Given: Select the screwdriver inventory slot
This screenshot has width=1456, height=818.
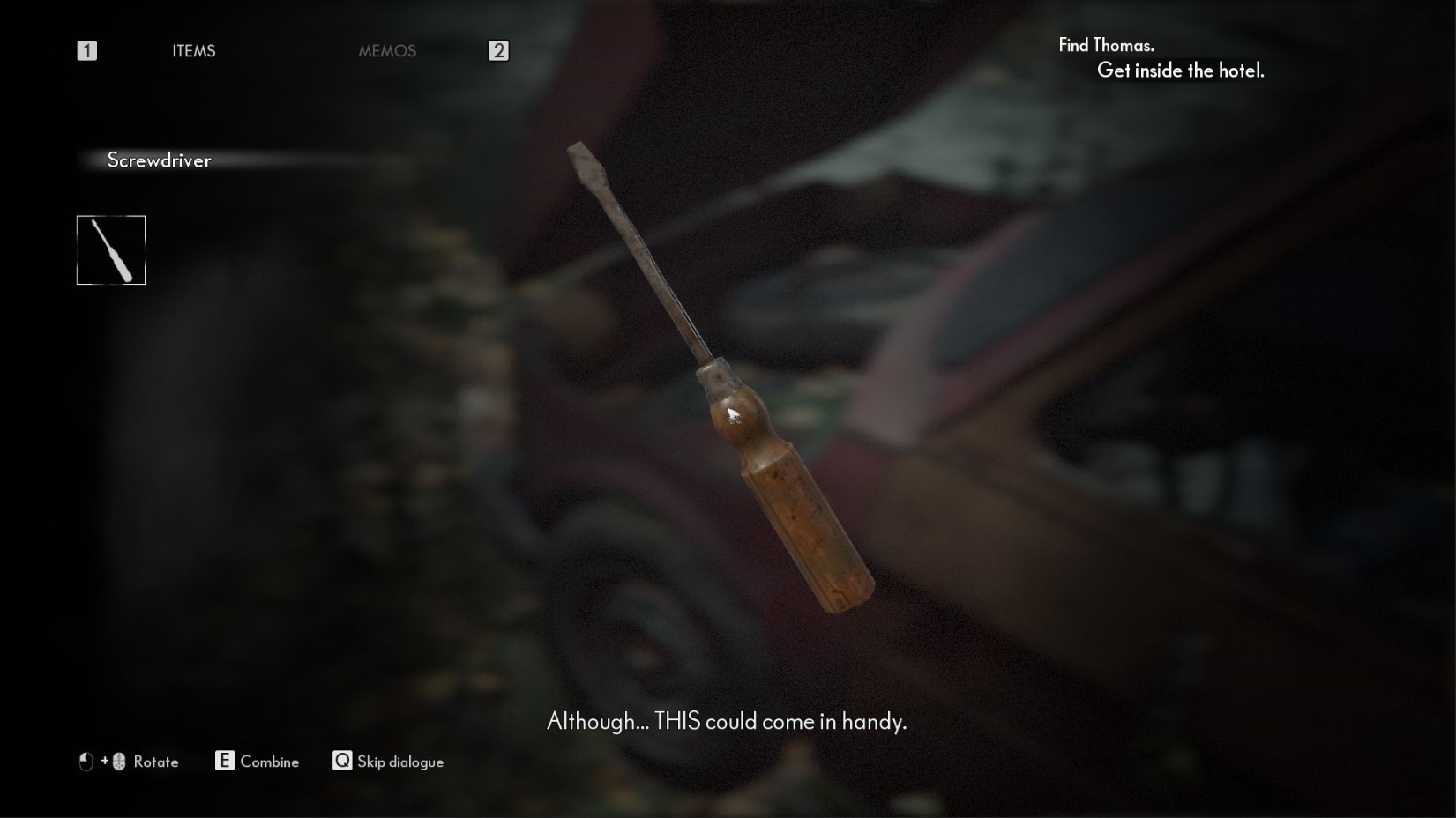Looking at the screenshot, I should 111,250.
